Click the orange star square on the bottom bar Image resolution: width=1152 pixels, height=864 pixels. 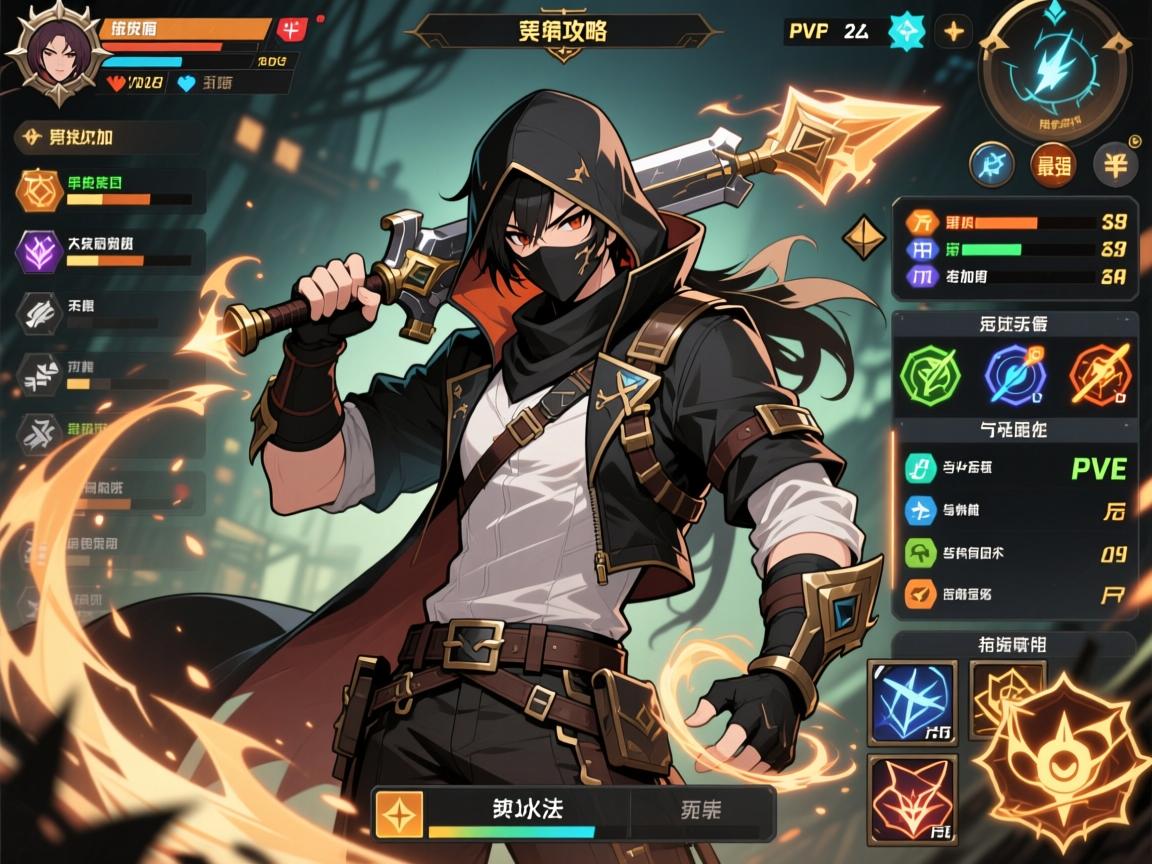pyautogui.click(x=399, y=813)
